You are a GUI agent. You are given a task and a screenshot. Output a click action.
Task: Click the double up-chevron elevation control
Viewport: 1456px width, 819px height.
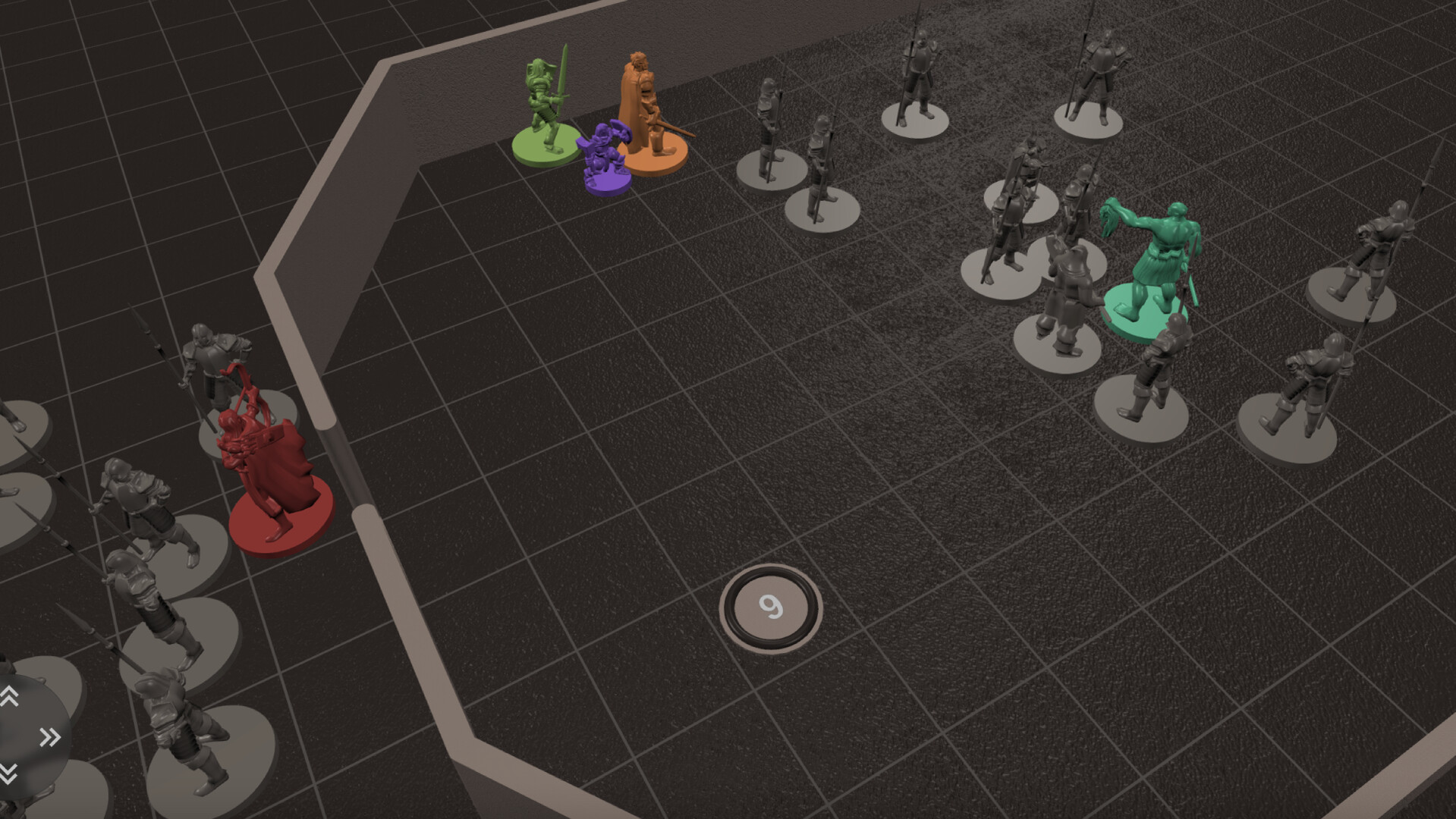(x=11, y=697)
